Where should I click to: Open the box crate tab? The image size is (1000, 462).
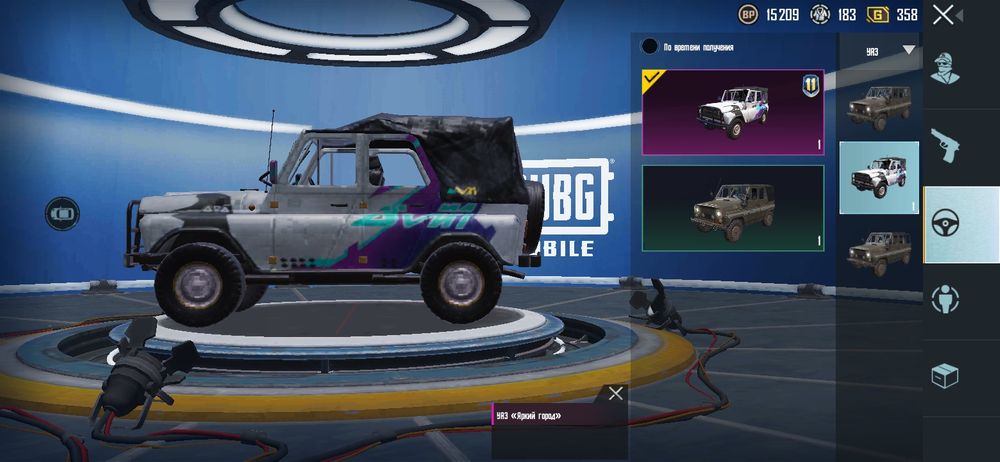(x=945, y=376)
